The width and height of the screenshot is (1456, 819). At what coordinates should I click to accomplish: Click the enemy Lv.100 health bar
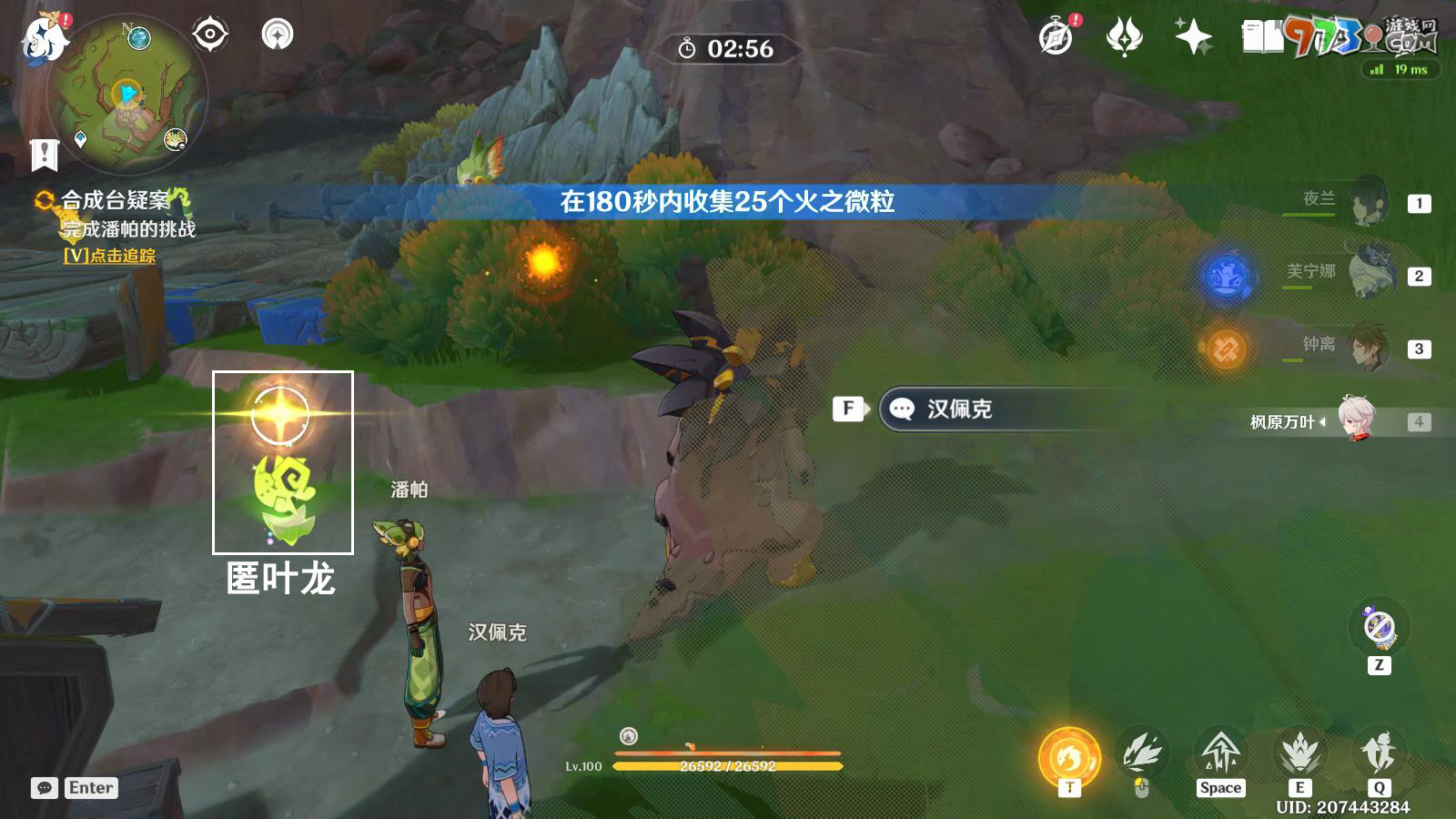[x=728, y=765]
